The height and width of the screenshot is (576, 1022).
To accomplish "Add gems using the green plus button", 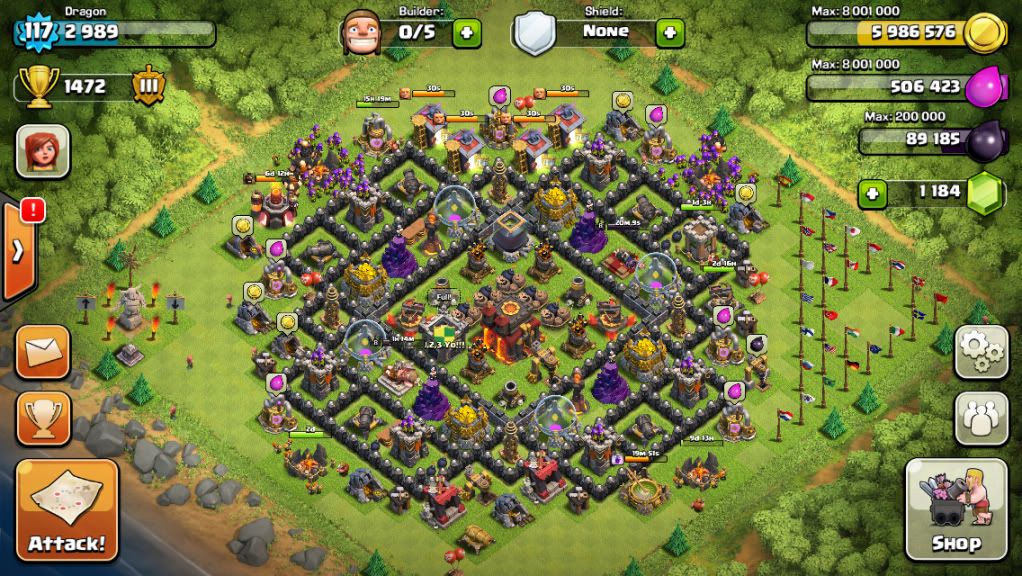I will click(x=873, y=192).
